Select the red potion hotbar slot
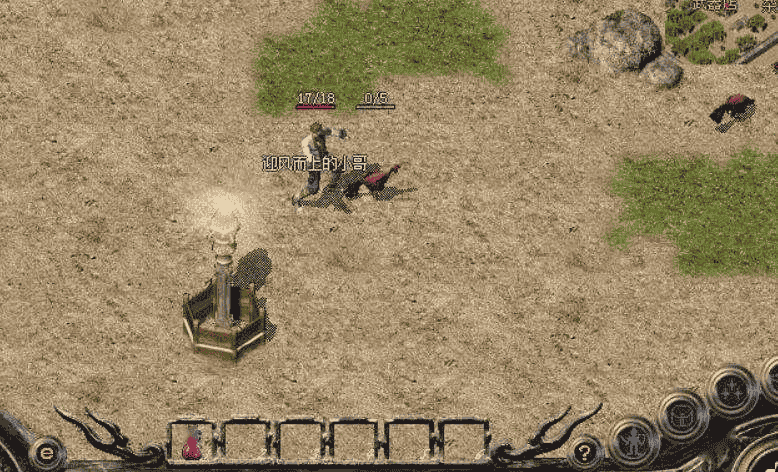 click(192, 440)
